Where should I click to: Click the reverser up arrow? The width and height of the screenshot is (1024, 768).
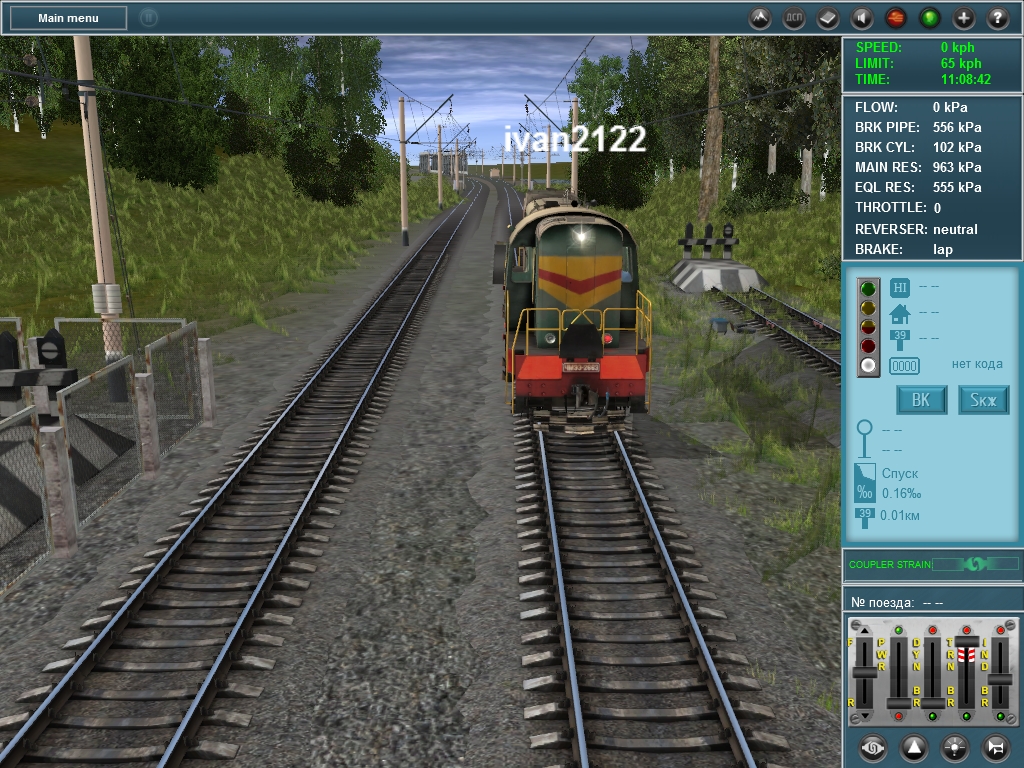pyautogui.click(x=865, y=629)
